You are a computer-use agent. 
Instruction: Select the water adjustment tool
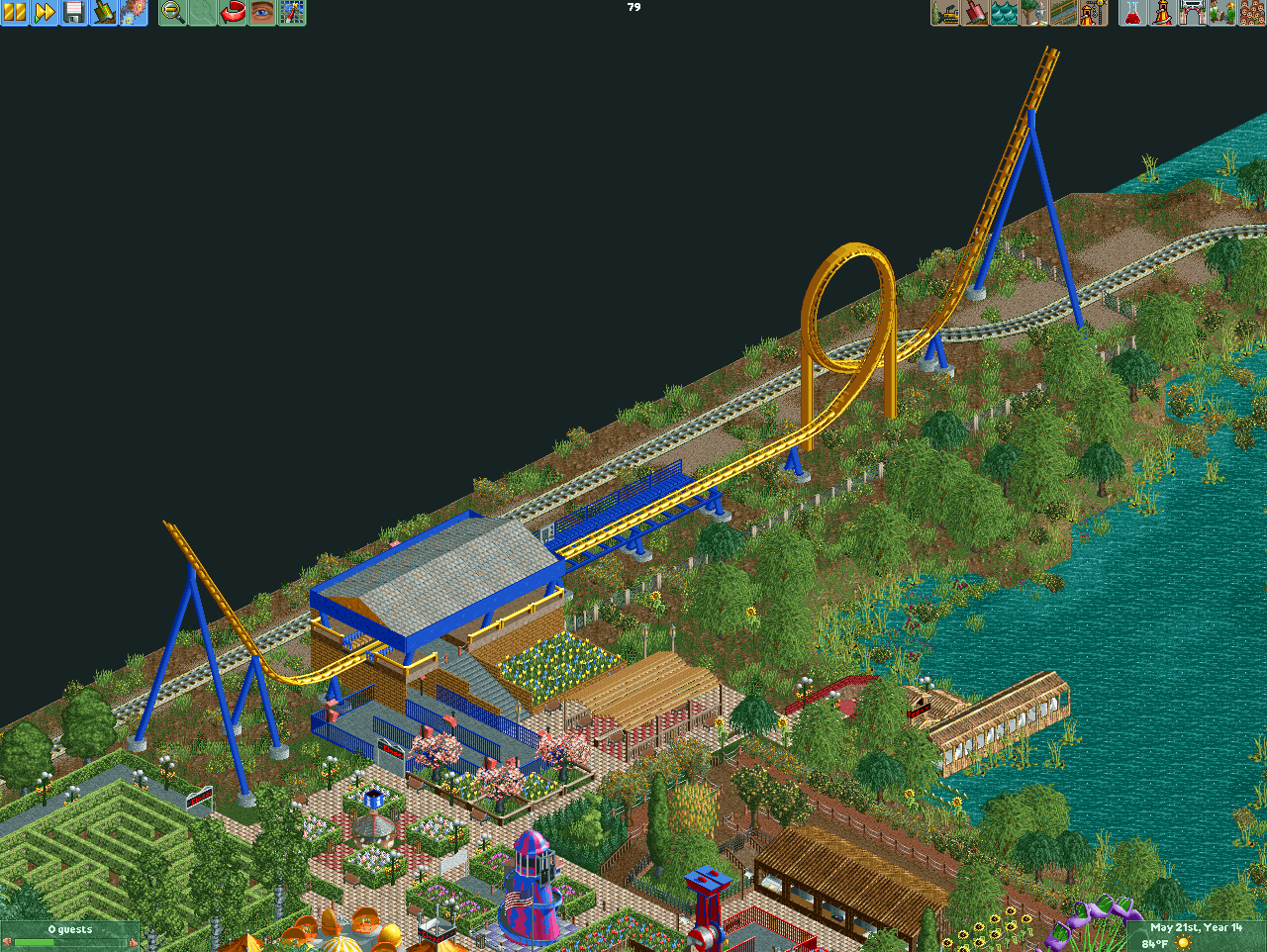coord(1005,13)
